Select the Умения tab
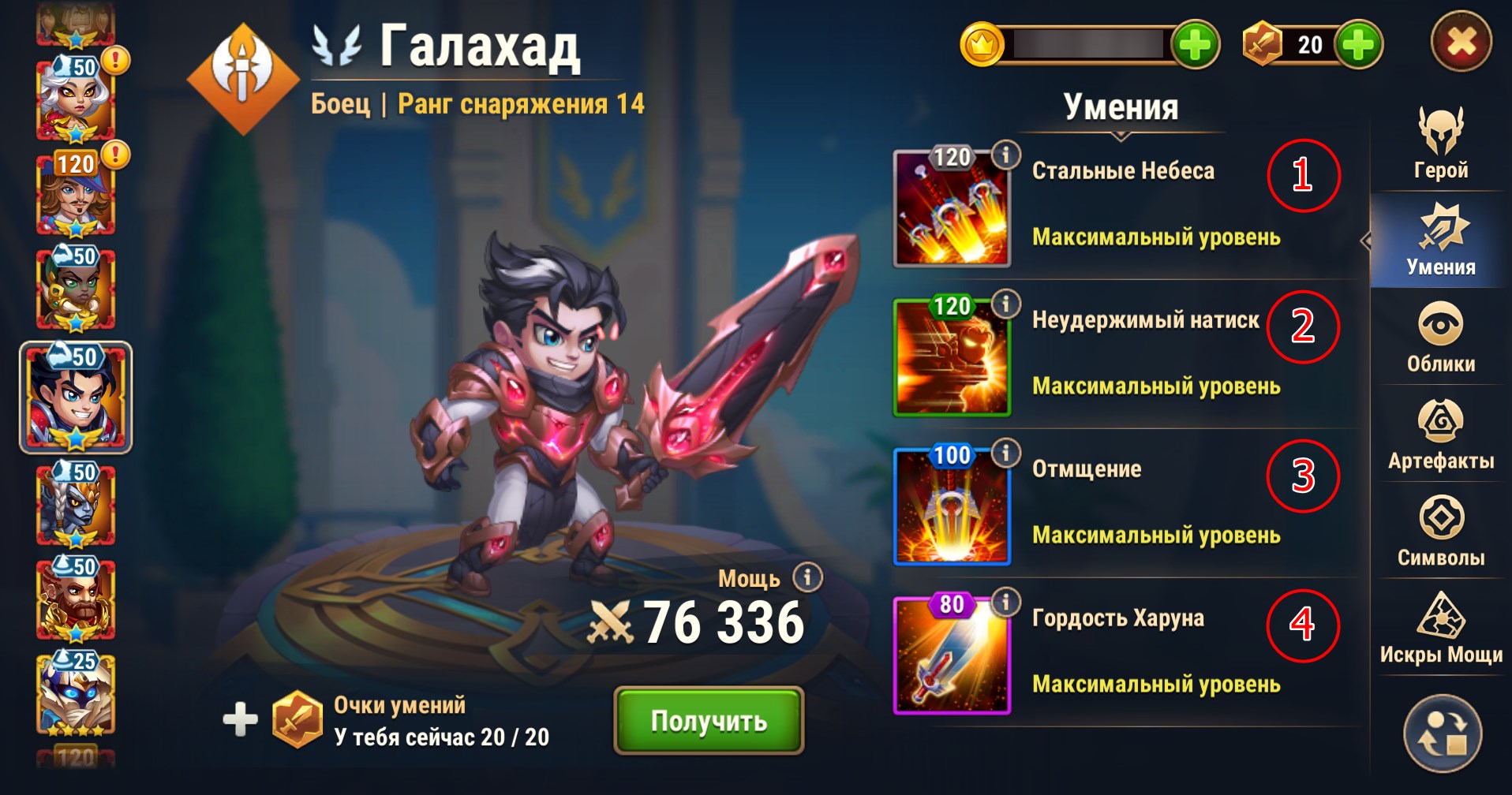The height and width of the screenshot is (795, 1512). (x=1440, y=241)
